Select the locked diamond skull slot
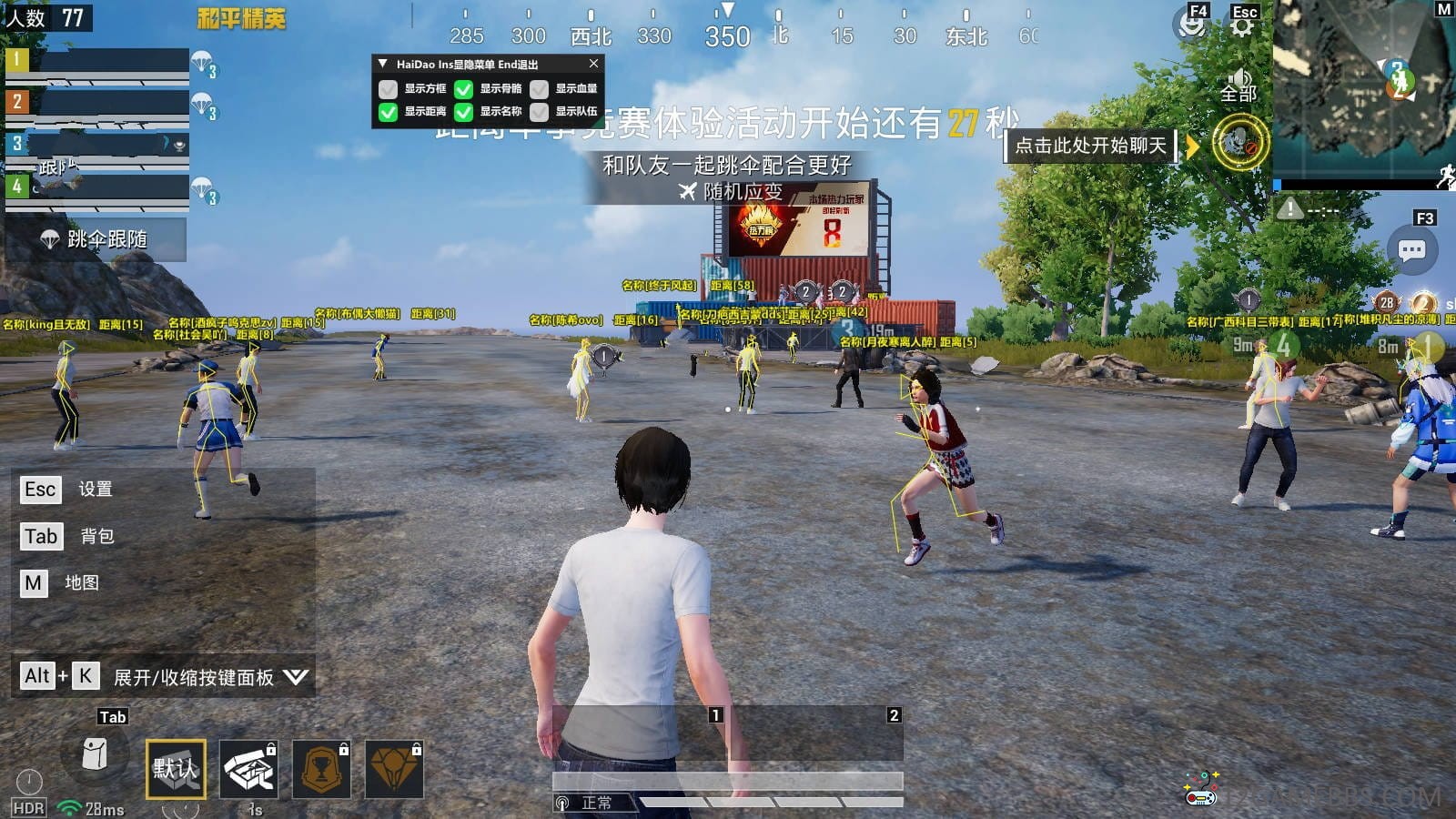Viewport: 1456px width, 819px height. click(394, 769)
